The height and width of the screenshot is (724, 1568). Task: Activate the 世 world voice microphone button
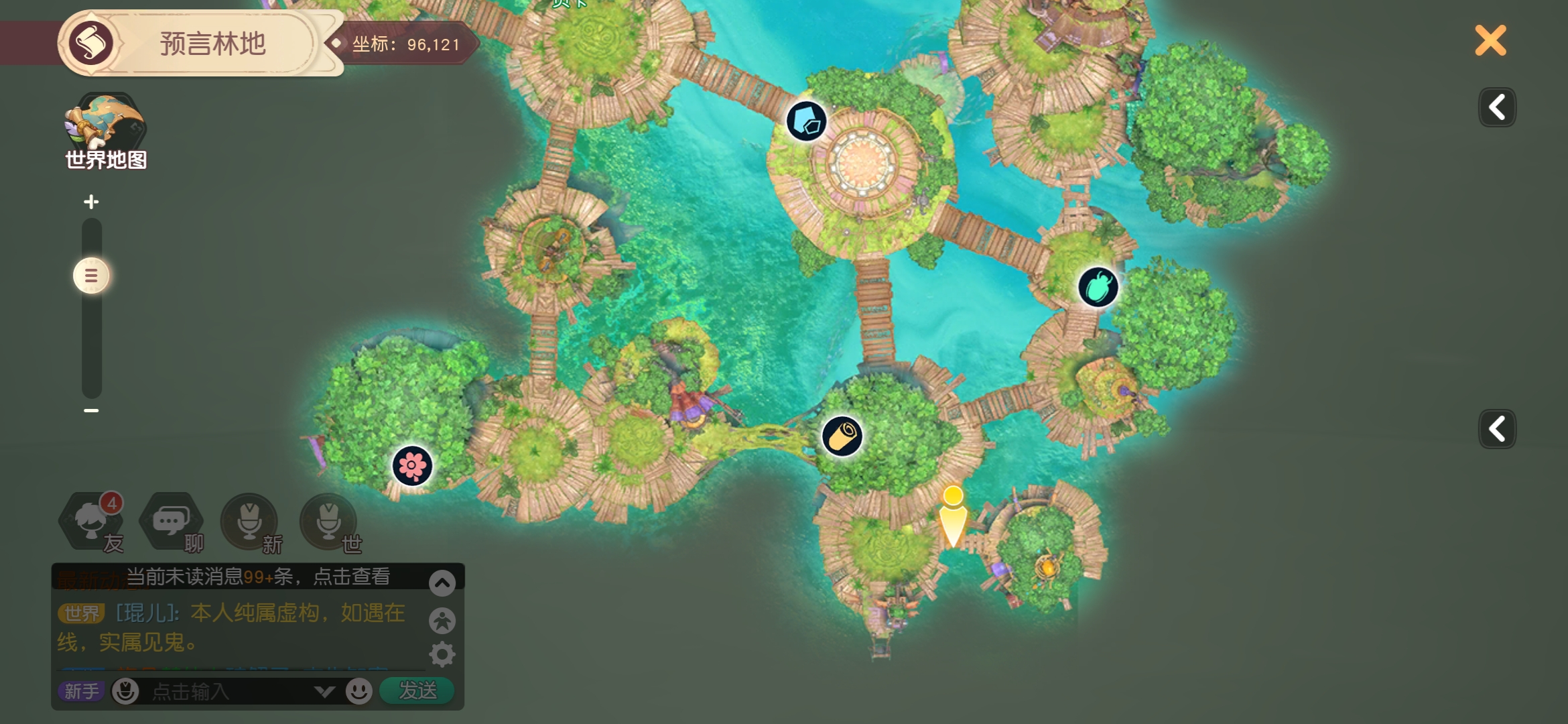pyautogui.click(x=328, y=522)
